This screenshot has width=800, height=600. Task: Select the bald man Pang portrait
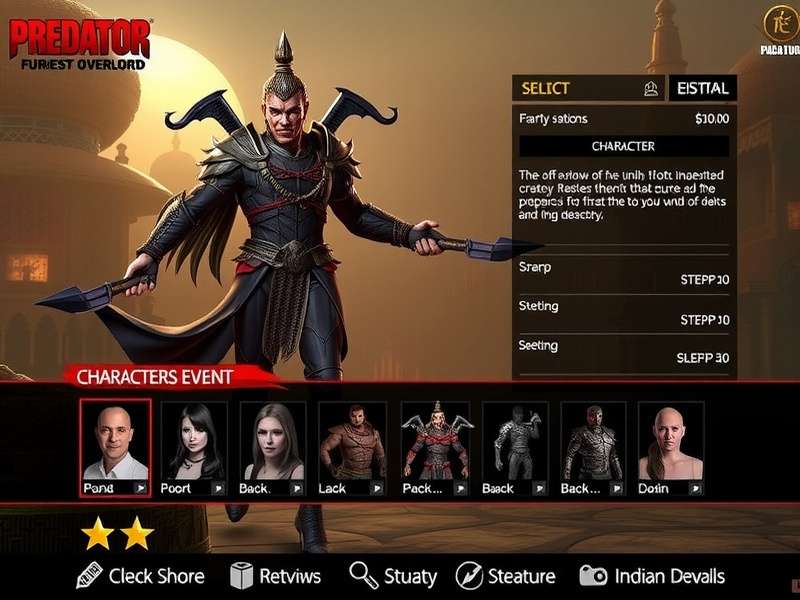(x=115, y=447)
